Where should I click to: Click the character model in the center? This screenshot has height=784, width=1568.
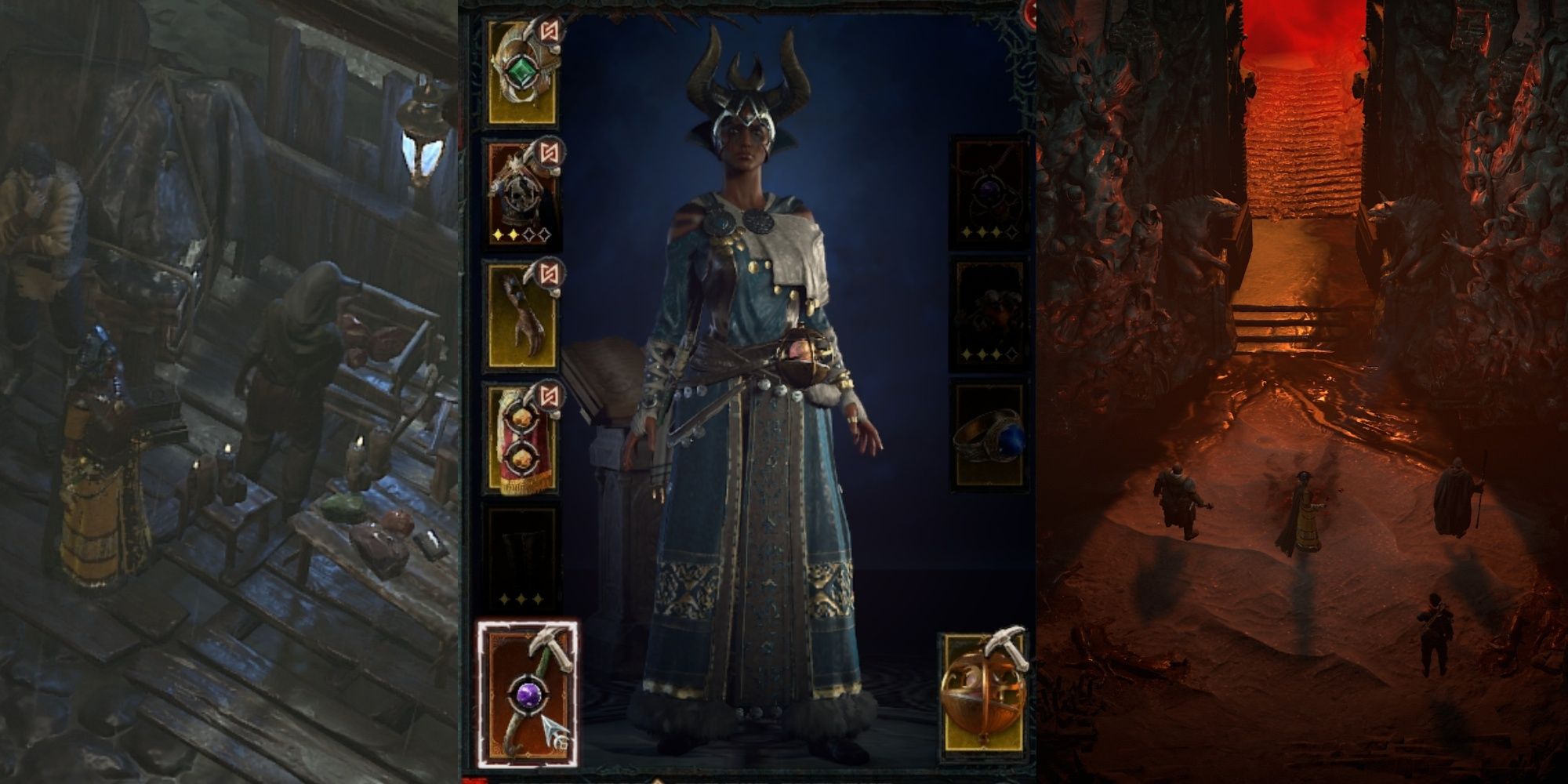click(x=753, y=392)
